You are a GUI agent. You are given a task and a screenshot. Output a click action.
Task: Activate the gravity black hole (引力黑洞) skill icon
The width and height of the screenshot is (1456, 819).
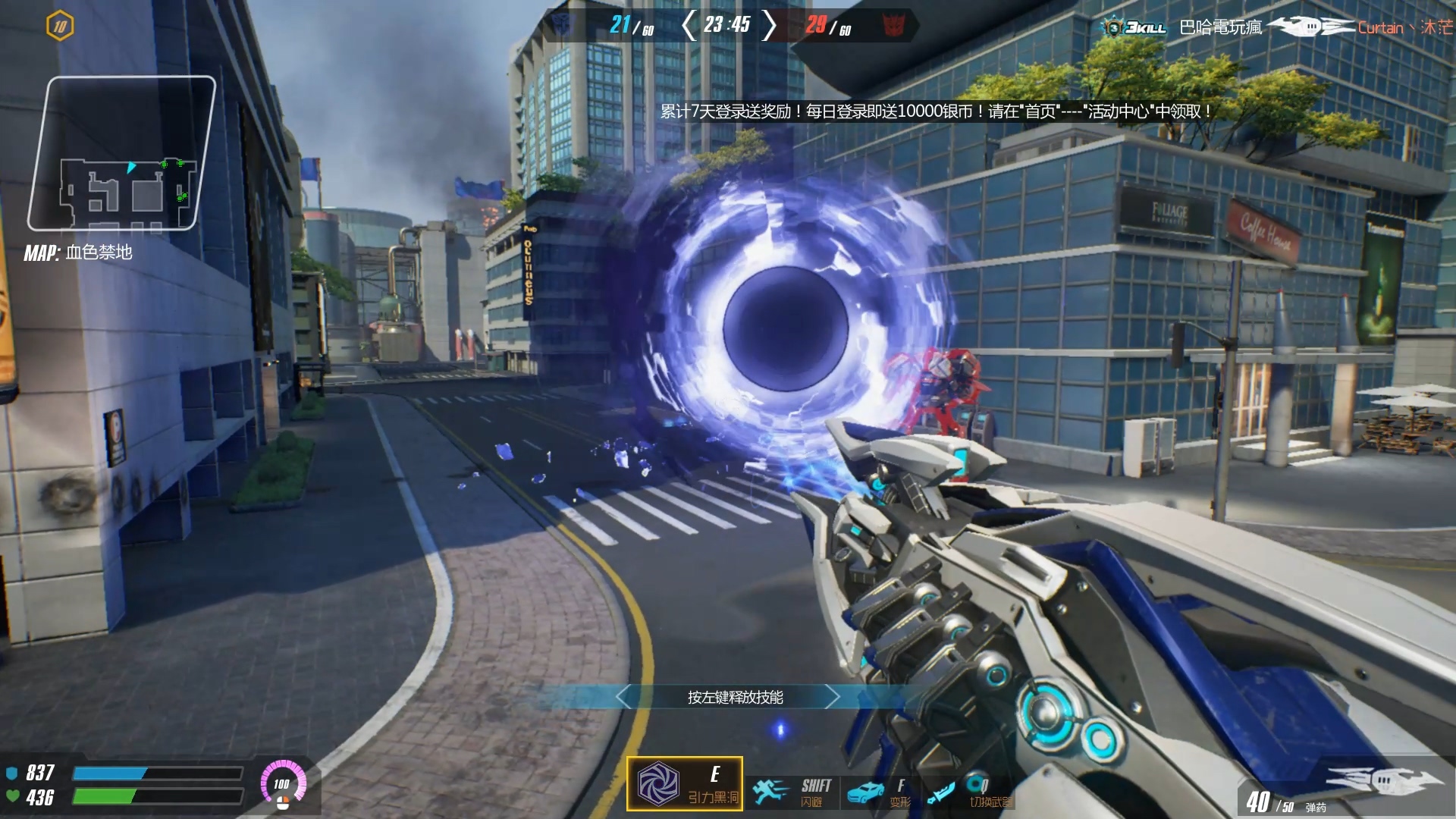(x=658, y=784)
